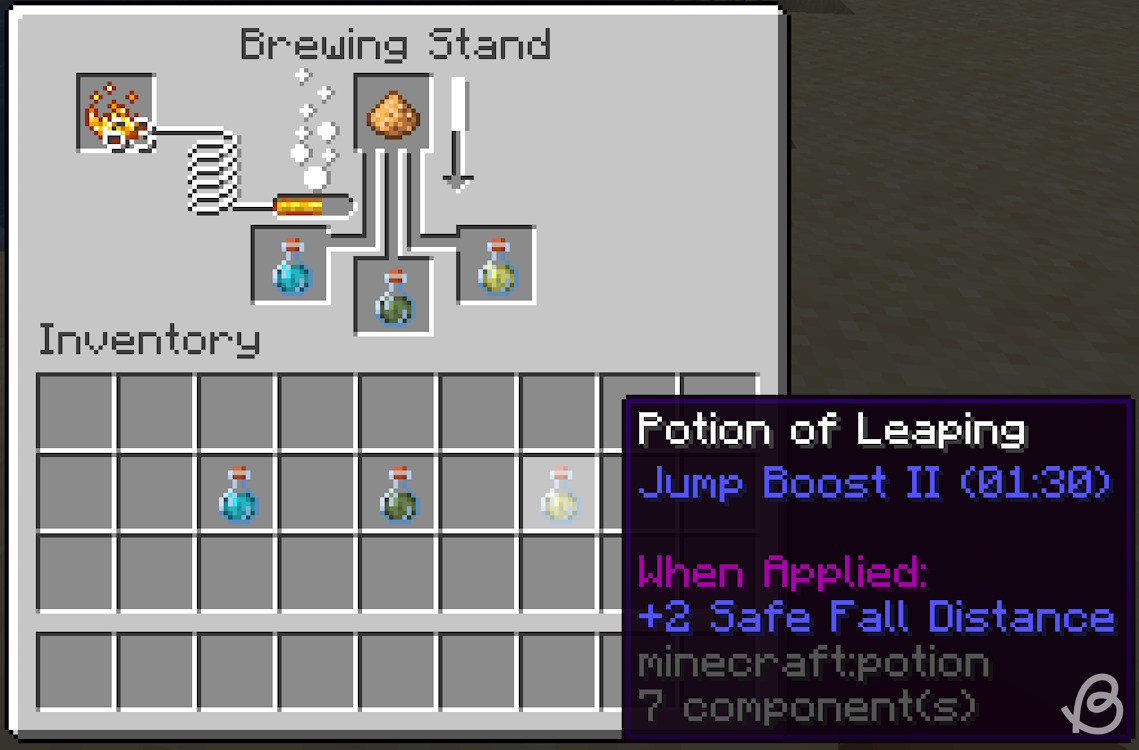Click the highlighted Potion of Leaping in the inventory
This screenshot has width=1139, height=750.
[559, 492]
